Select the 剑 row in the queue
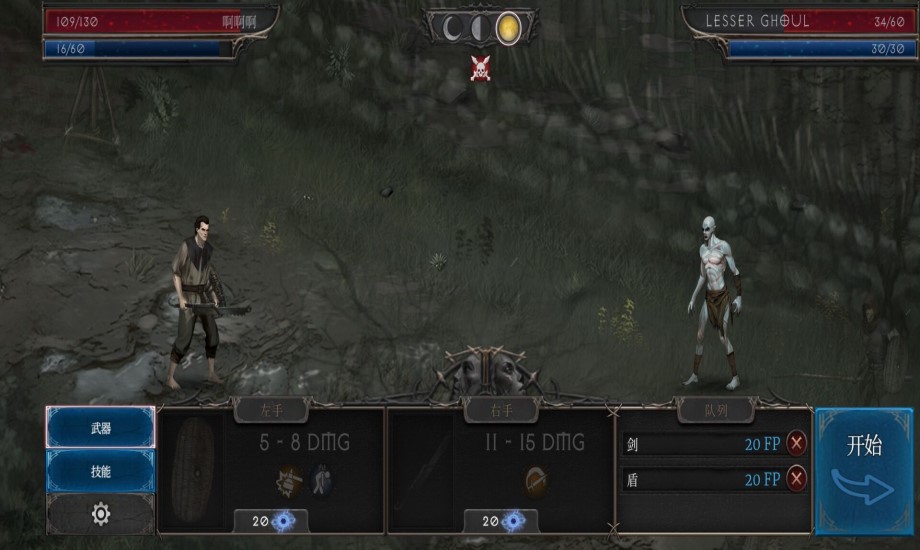The width and height of the screenshot is (920, 550). (700, 444)
